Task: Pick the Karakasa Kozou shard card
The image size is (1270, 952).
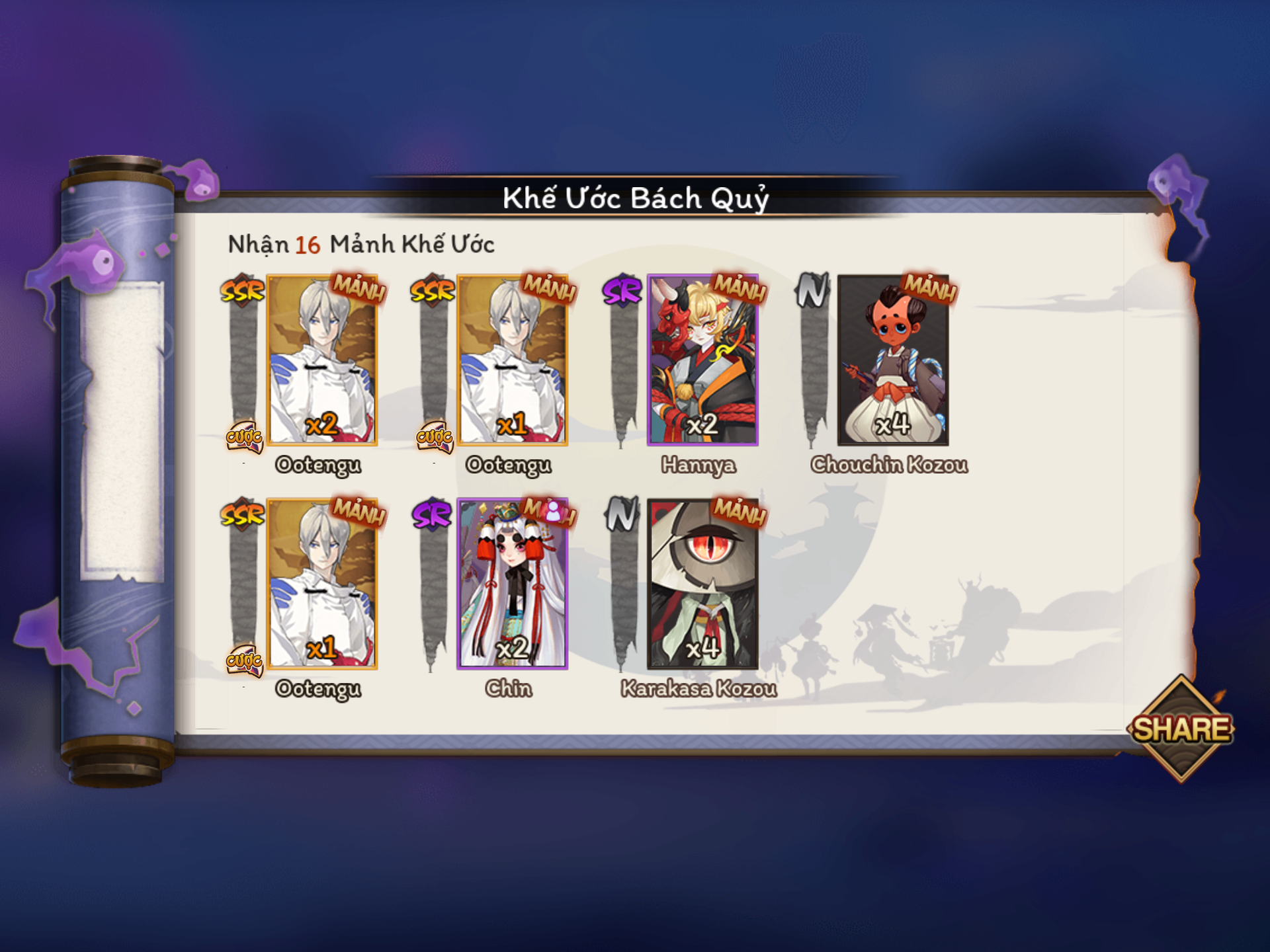Action: click(x=702, y=584)
